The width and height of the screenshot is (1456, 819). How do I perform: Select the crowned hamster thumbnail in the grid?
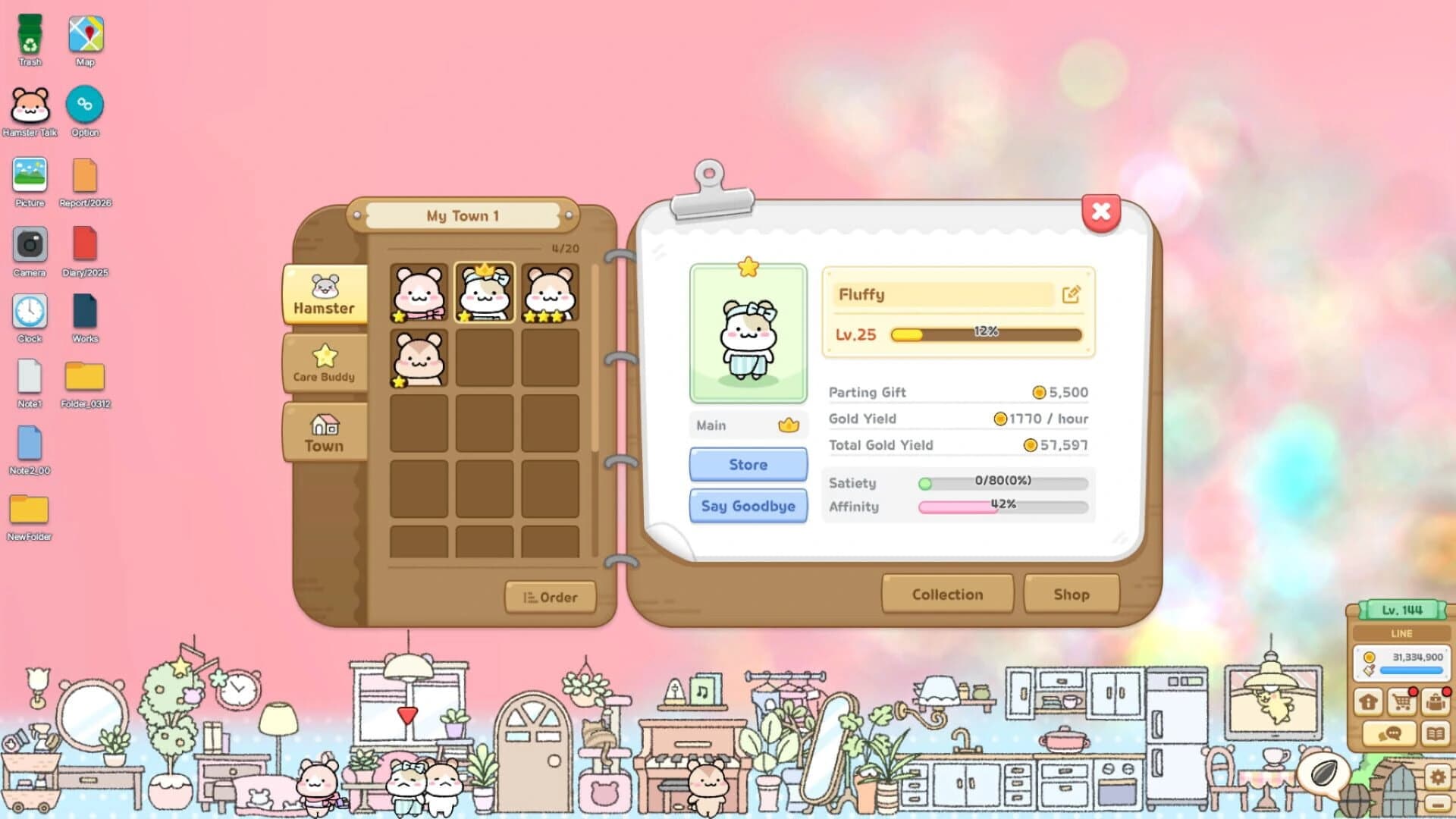click(x=484, y=292)
